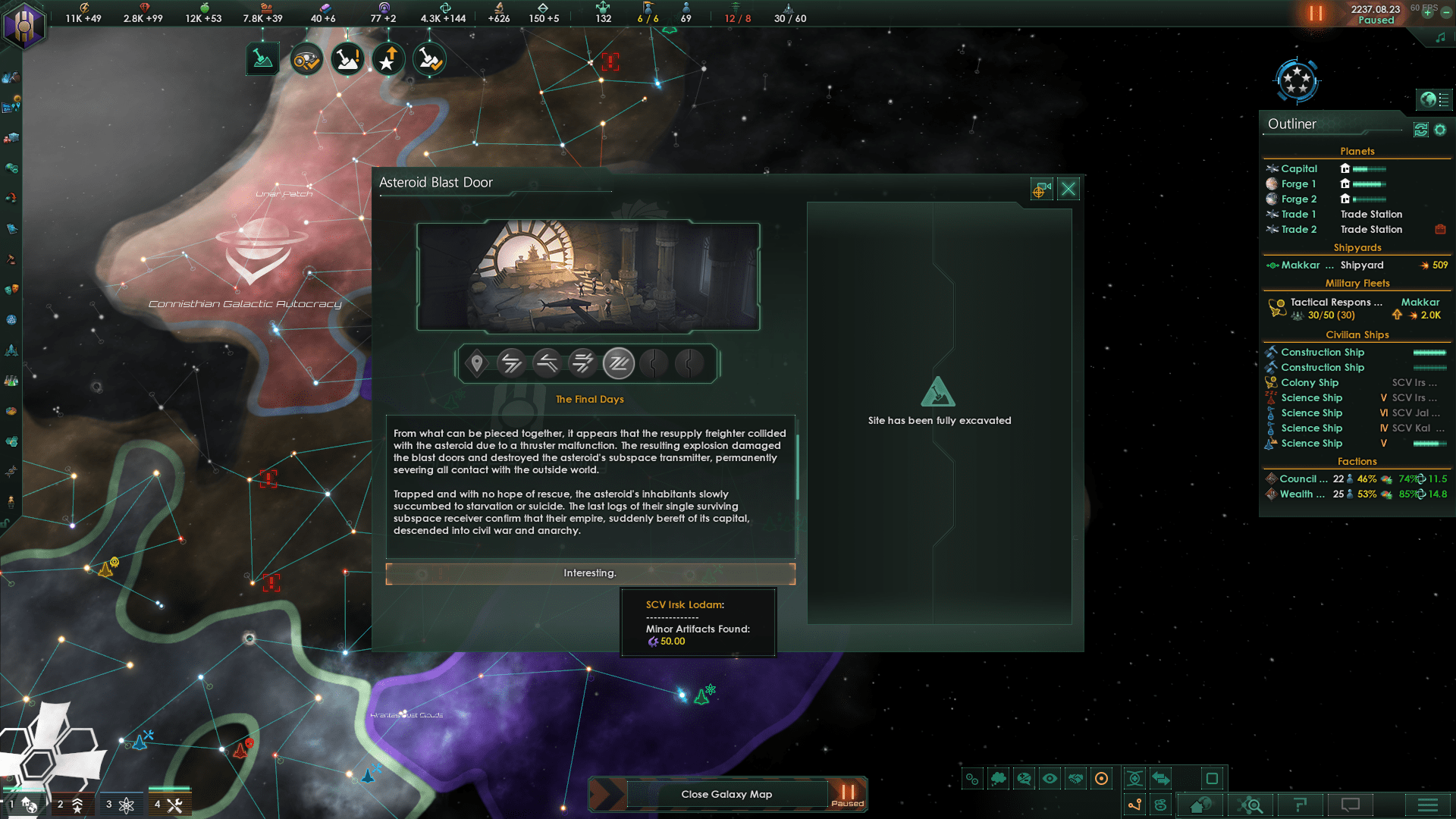This screenshot has height=819, width=1456.
Task: Collapse the Civilian Ships section
Action: pos(1357,334)
